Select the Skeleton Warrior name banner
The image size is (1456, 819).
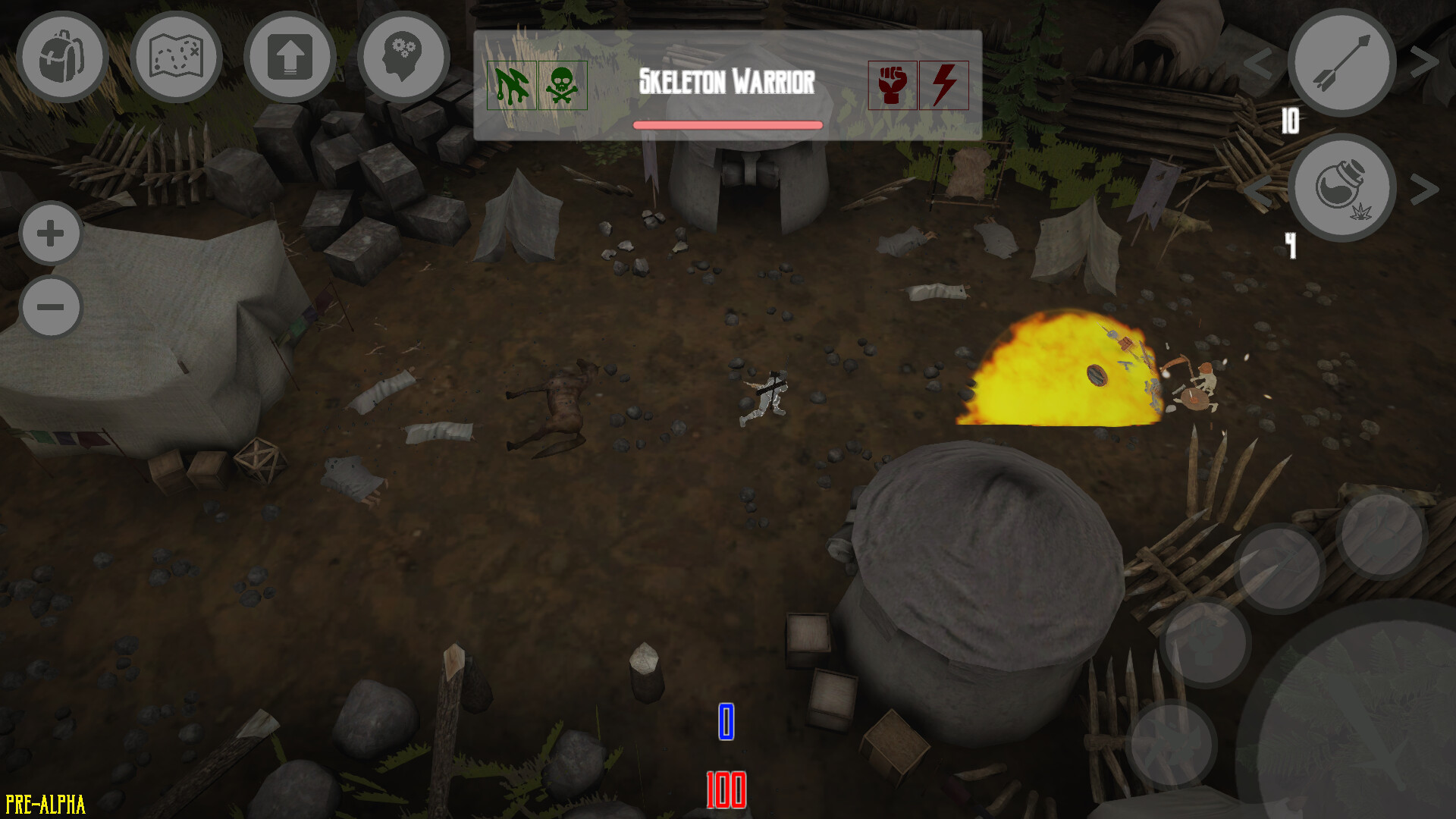(728, 78)
